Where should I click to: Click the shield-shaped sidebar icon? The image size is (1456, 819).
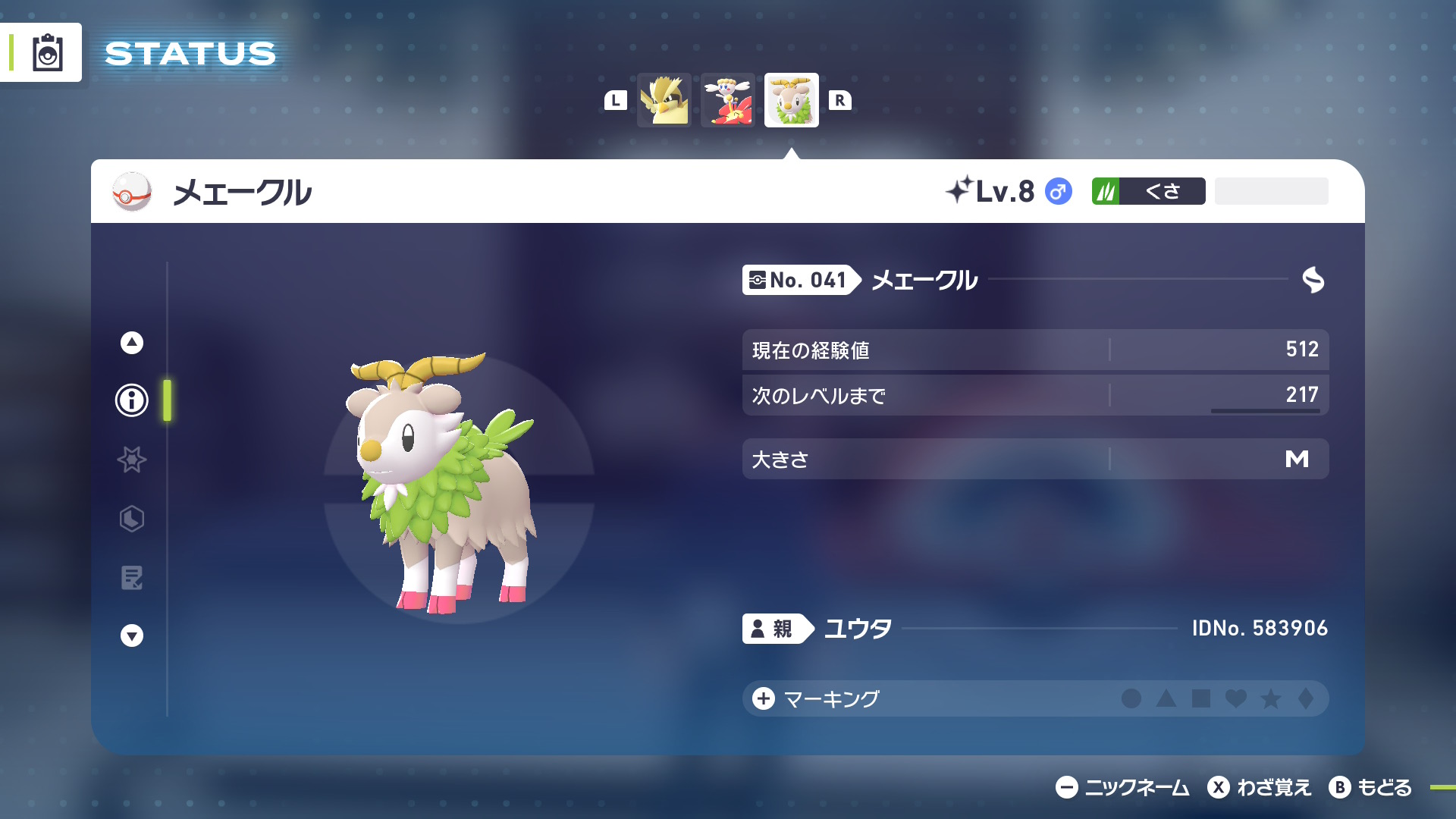(x=130, y=519)
